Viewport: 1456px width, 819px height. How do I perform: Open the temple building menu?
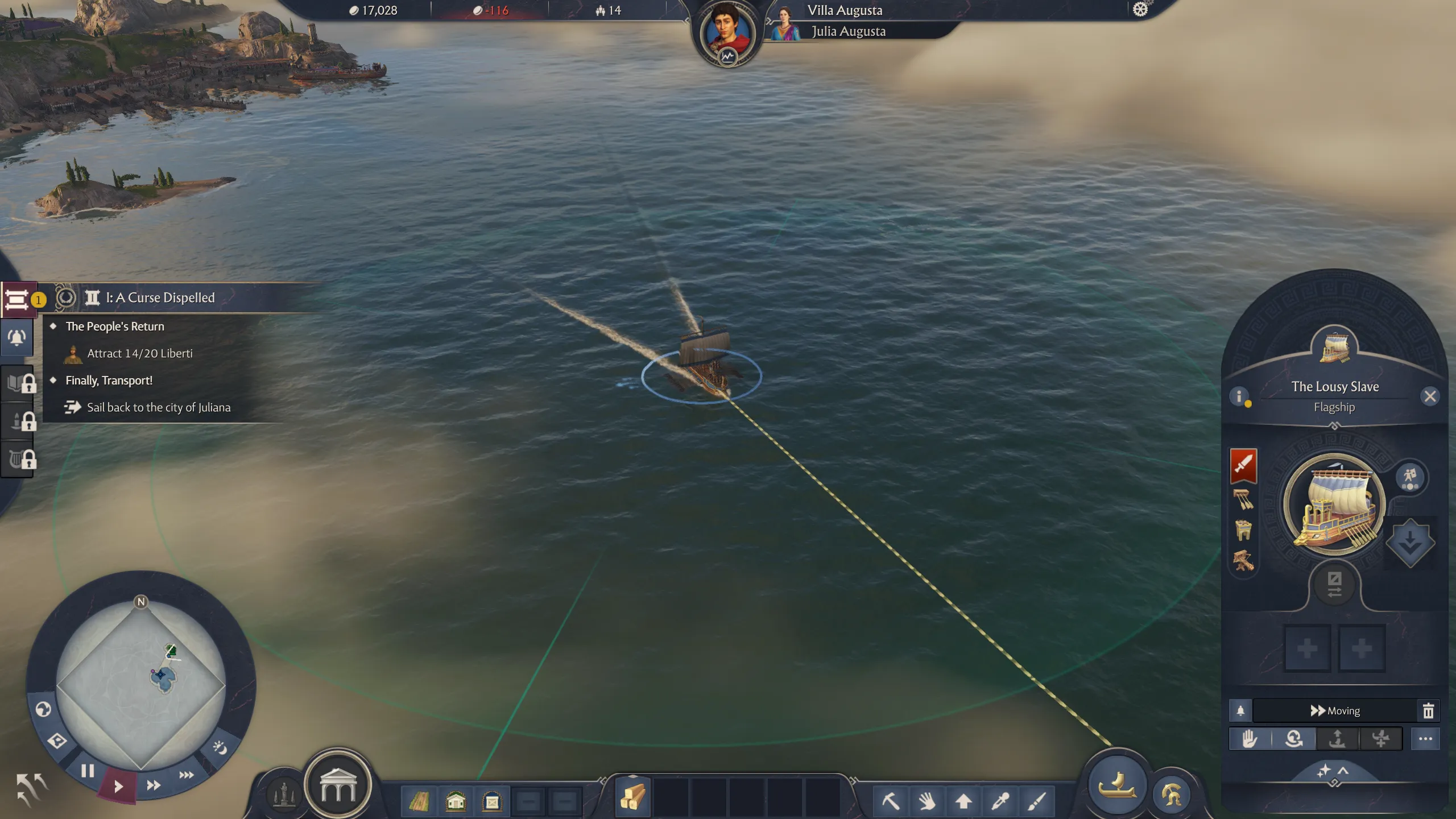pos(338,785)
